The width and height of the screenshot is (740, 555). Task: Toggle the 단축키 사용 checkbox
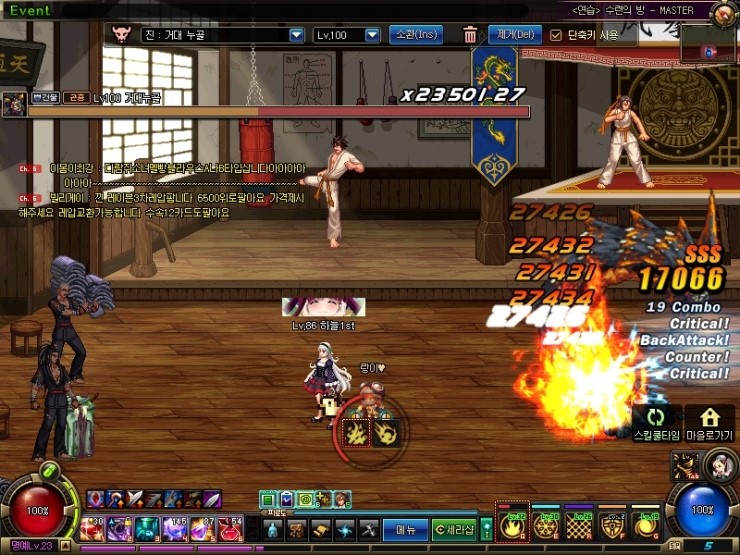[x=557, y=35]
